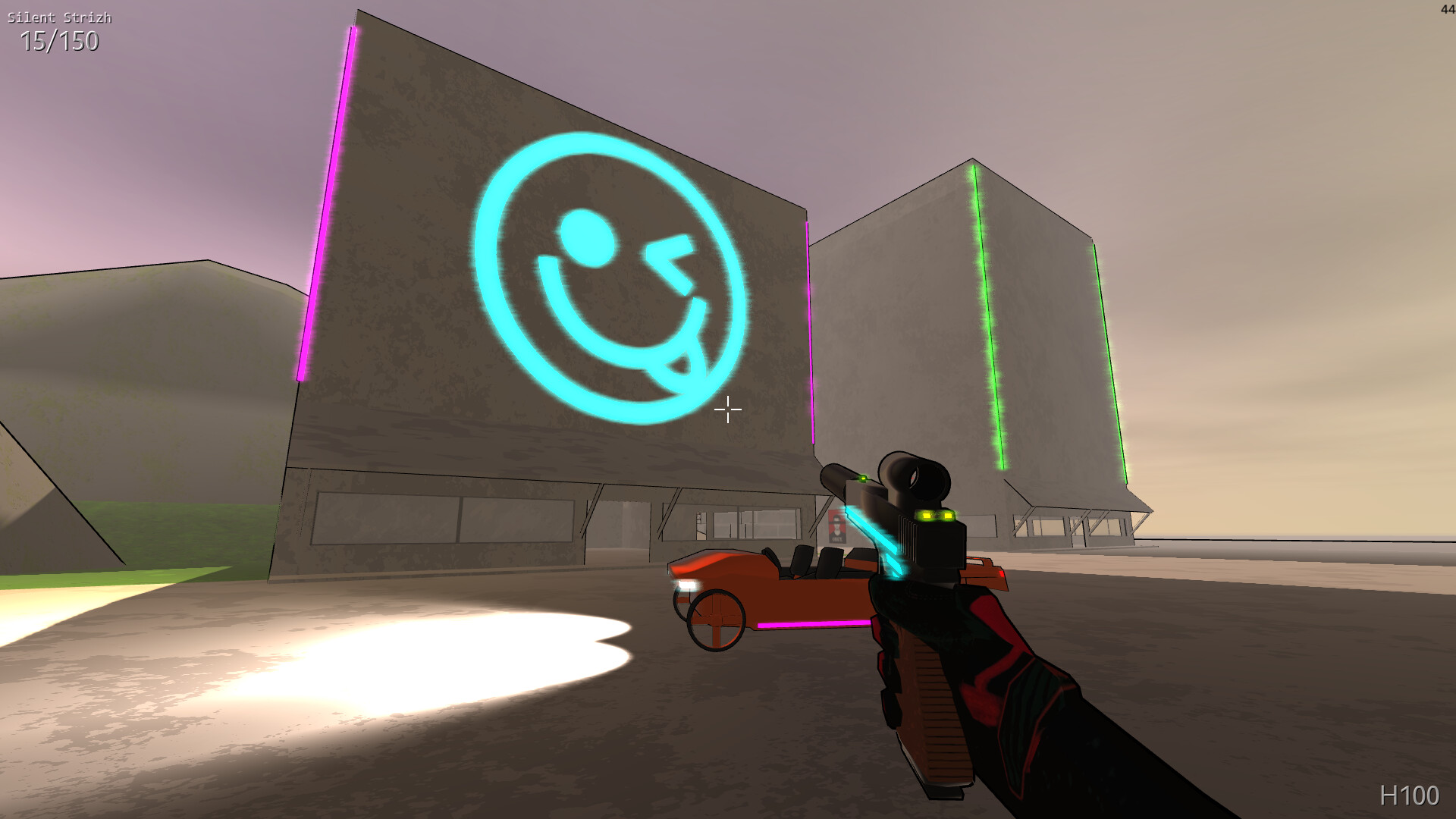Click the crosshair at screen center

(x=727, y=409)
